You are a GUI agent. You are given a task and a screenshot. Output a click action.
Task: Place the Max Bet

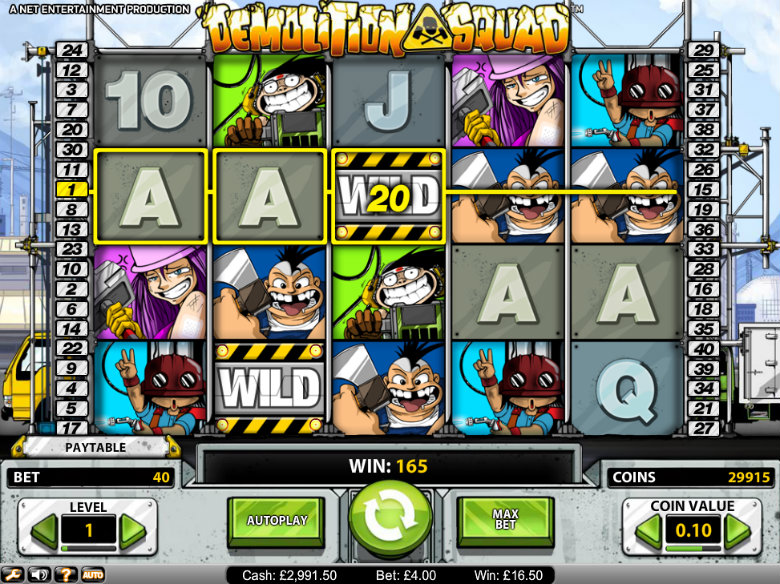pyautogui.click(x=505, y=520)
